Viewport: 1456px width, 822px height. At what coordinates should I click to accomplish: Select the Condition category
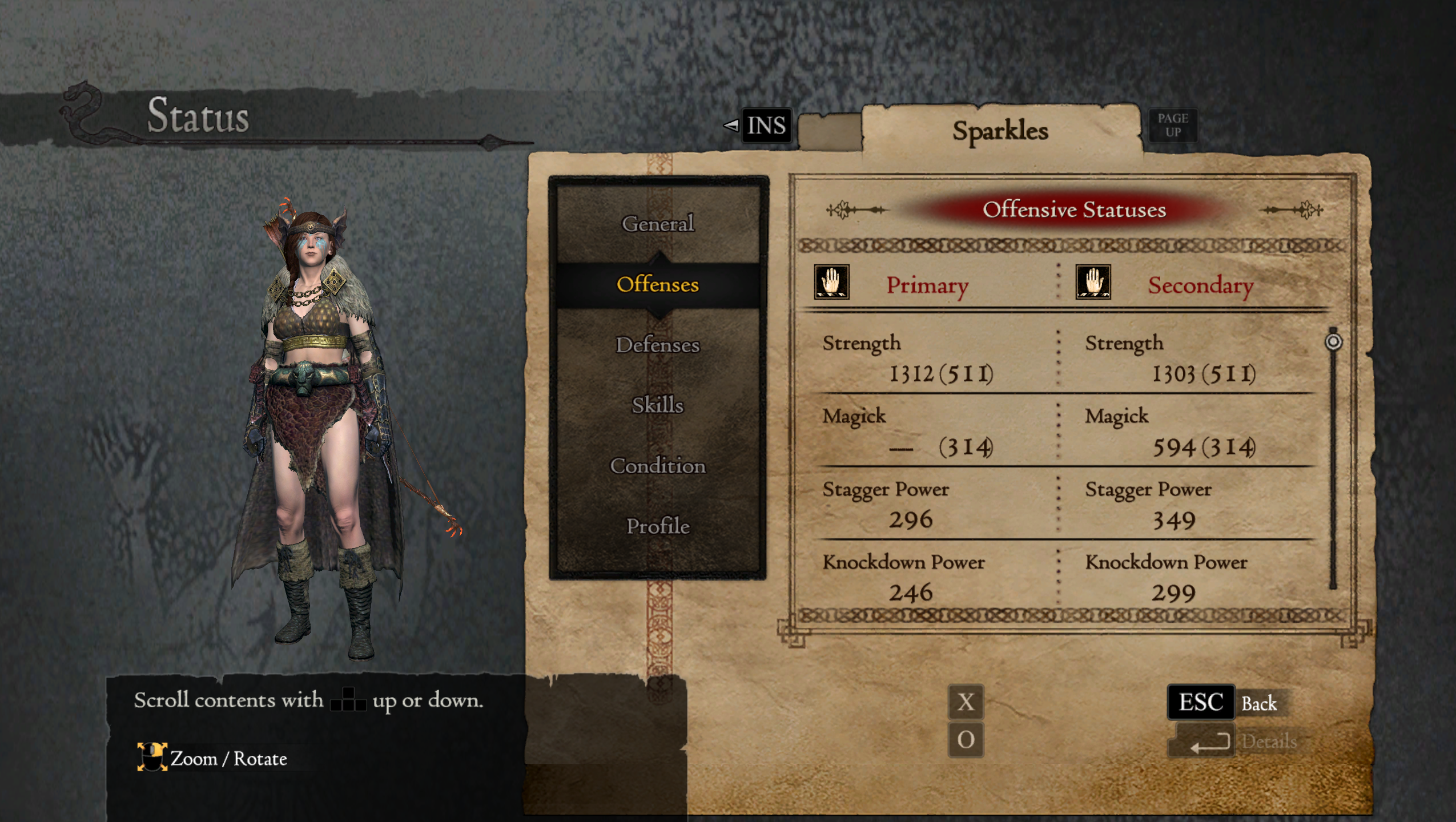point(658,465)
